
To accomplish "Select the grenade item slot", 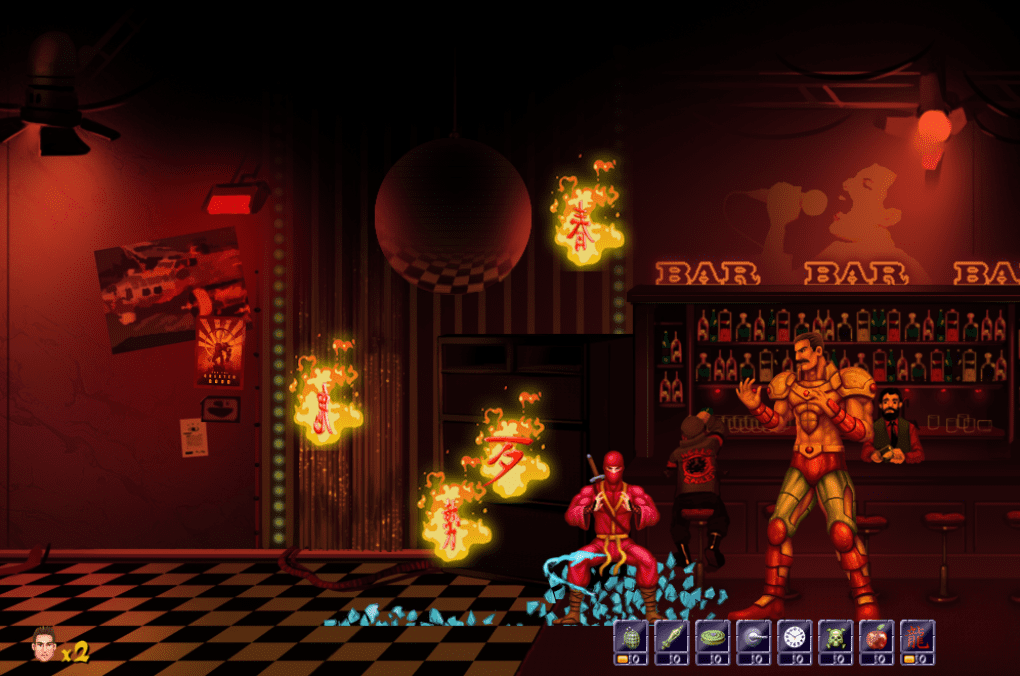I will [x=630, y=638].
